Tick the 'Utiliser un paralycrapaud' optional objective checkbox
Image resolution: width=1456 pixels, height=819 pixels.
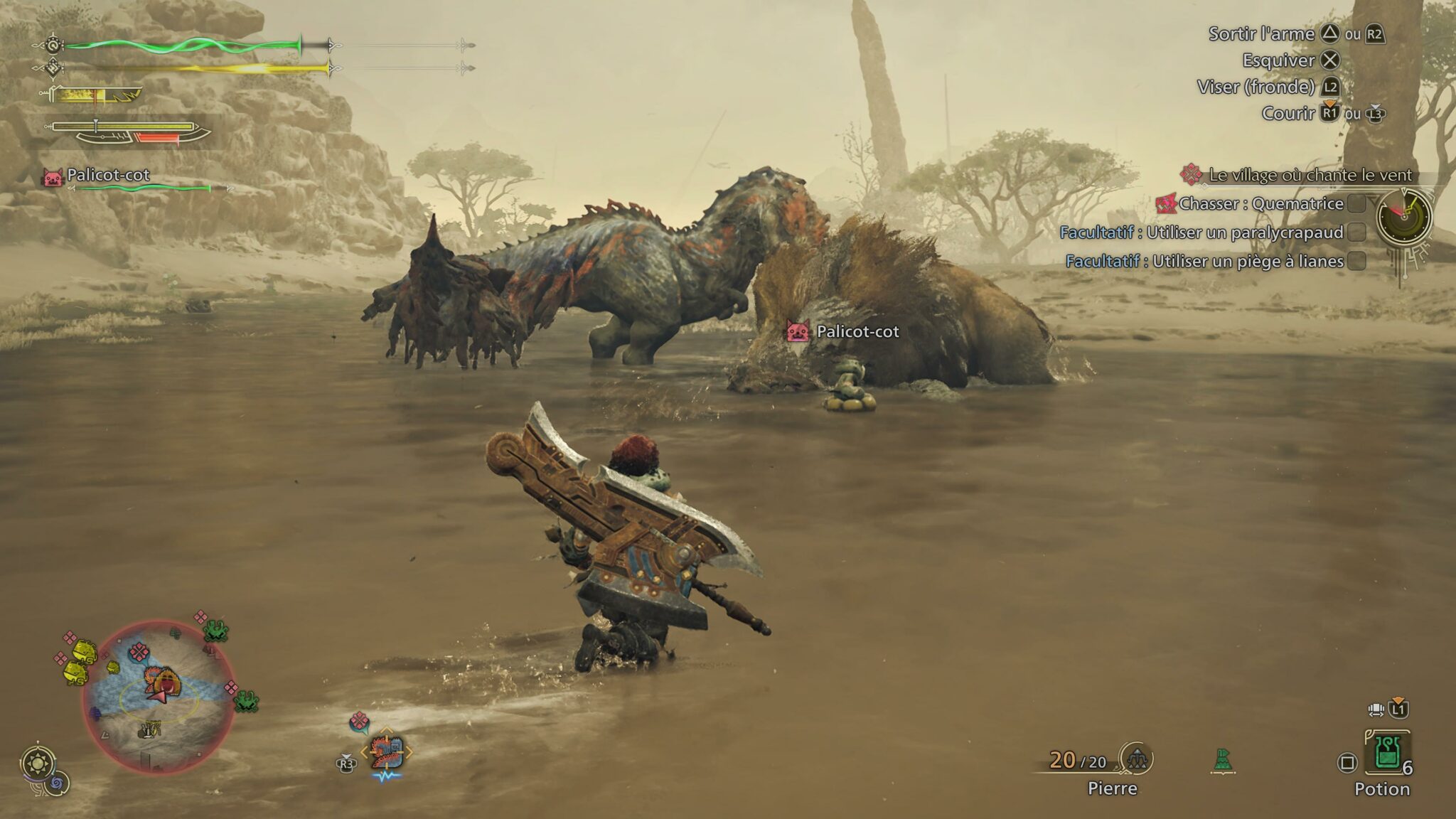[1357, 232]
